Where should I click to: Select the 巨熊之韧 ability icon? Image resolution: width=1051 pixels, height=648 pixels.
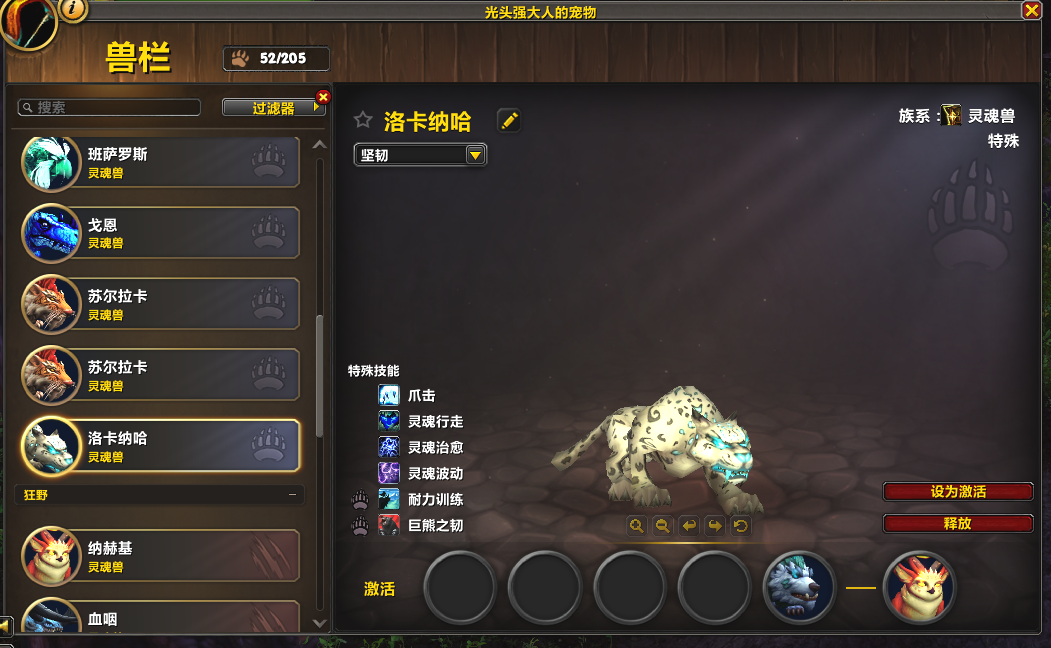tap(389, 526)
